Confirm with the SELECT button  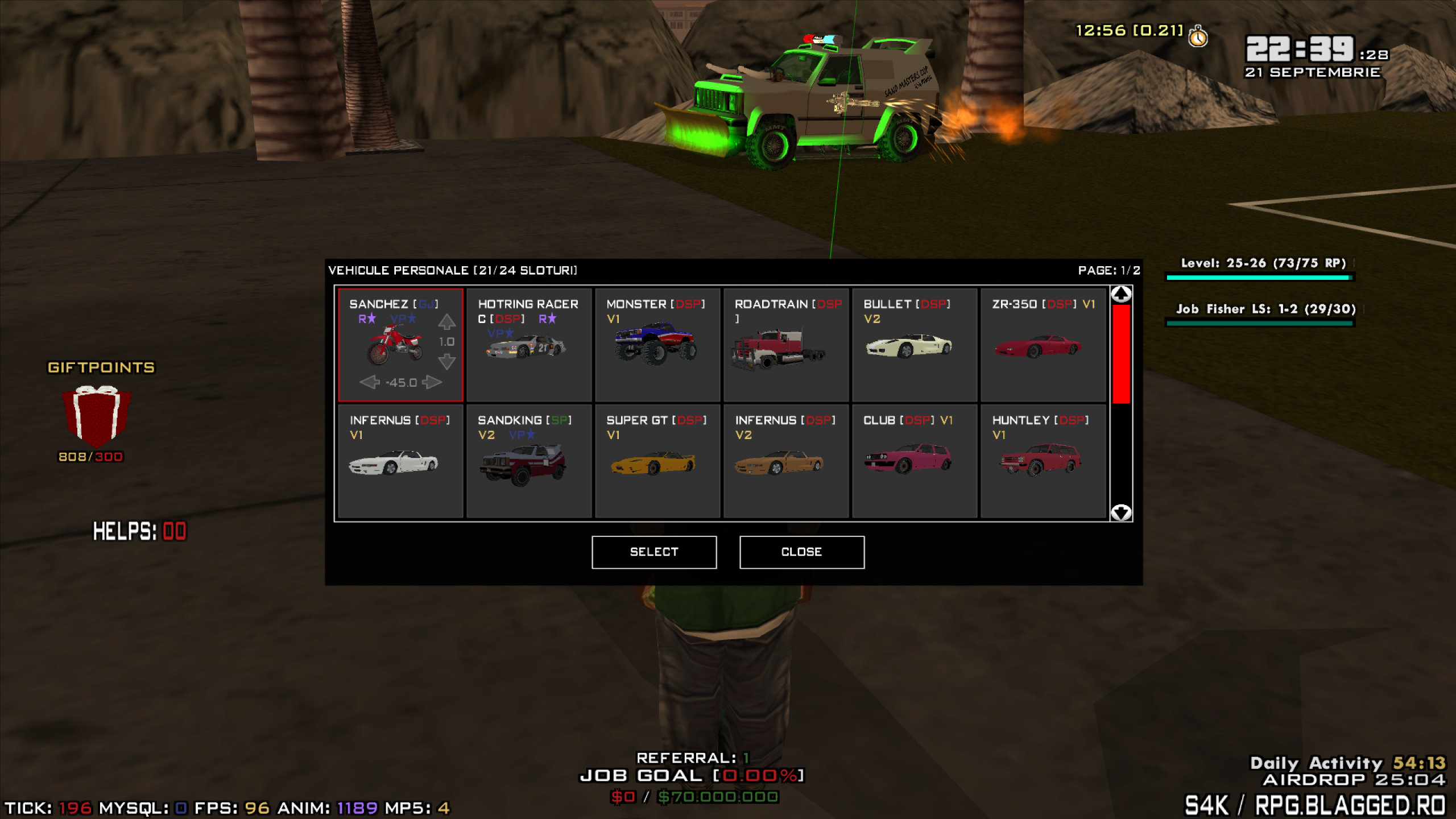[654, 552]
